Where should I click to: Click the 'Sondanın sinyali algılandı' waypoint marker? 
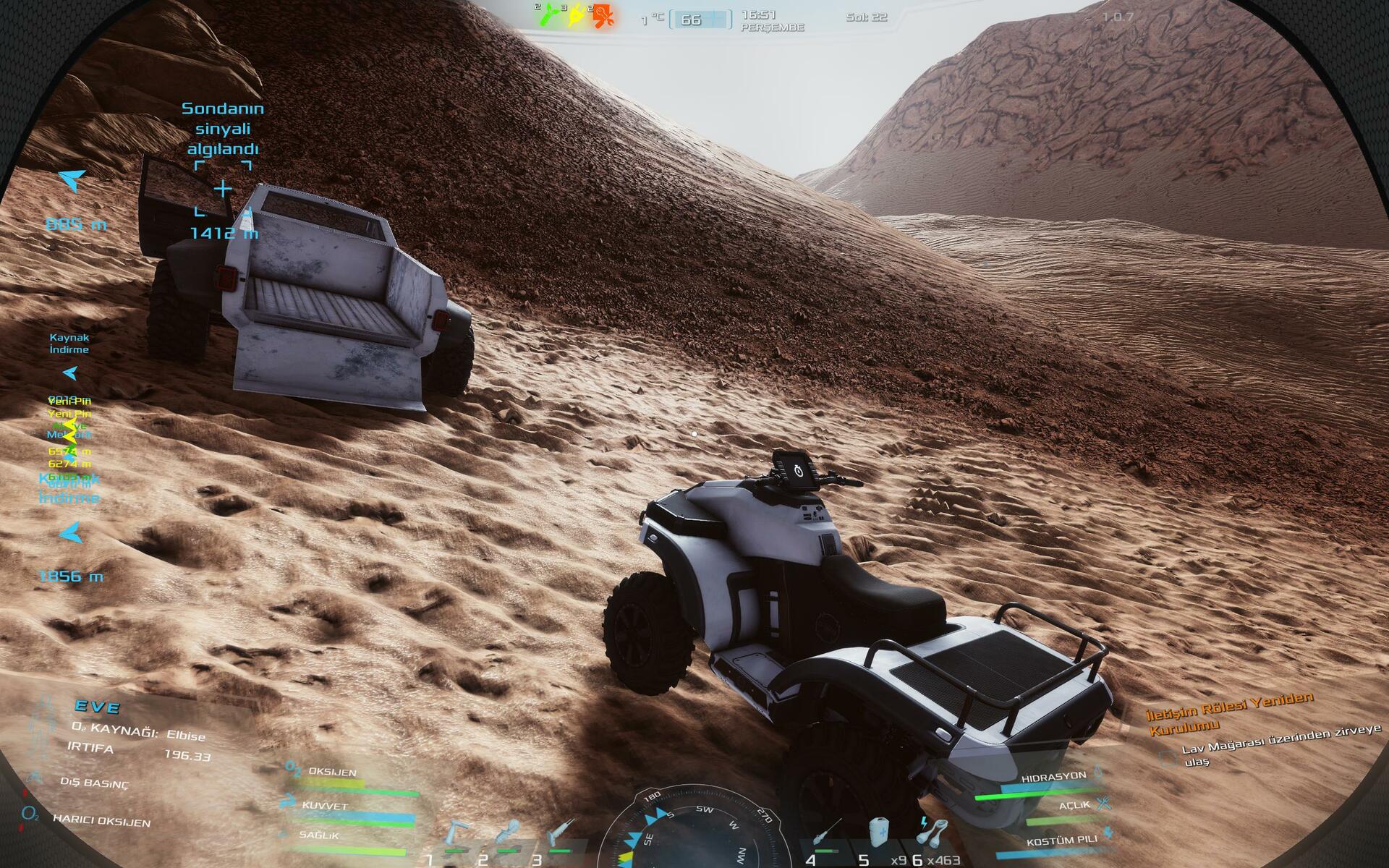pos(222,189)
